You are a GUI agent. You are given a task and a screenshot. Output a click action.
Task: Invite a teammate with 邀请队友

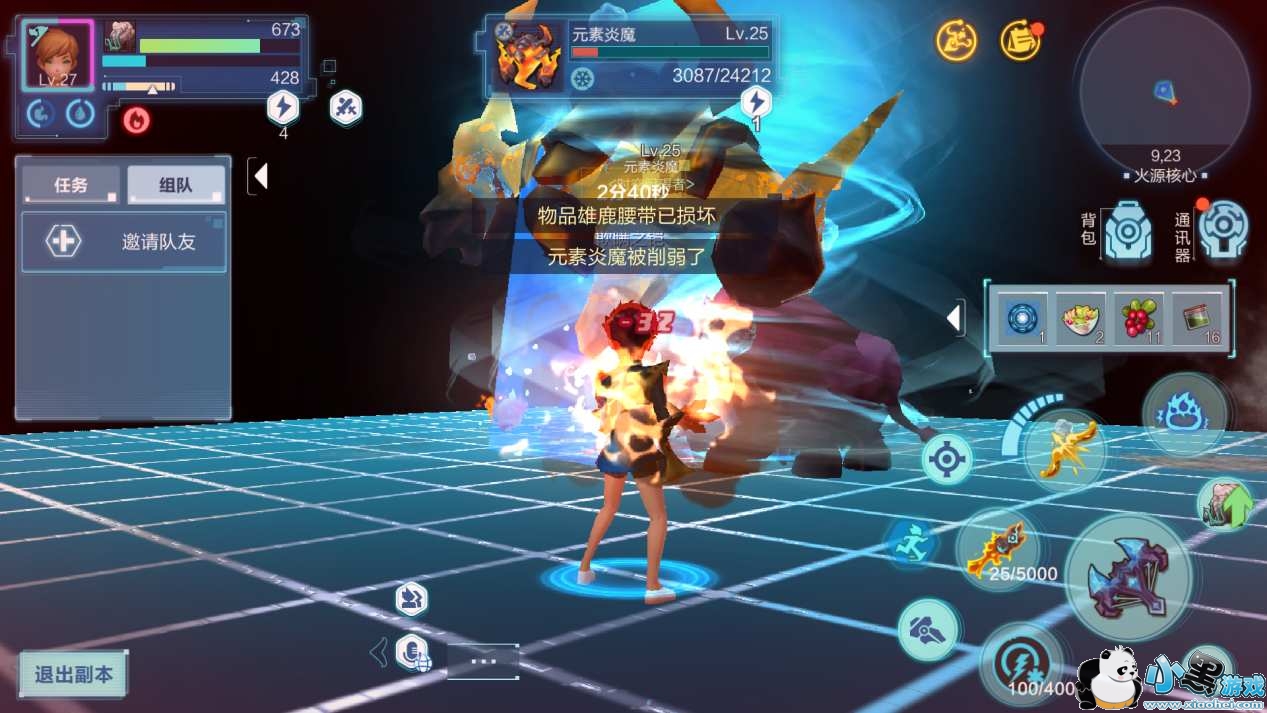pyautogui.click(x=124, y=242)
